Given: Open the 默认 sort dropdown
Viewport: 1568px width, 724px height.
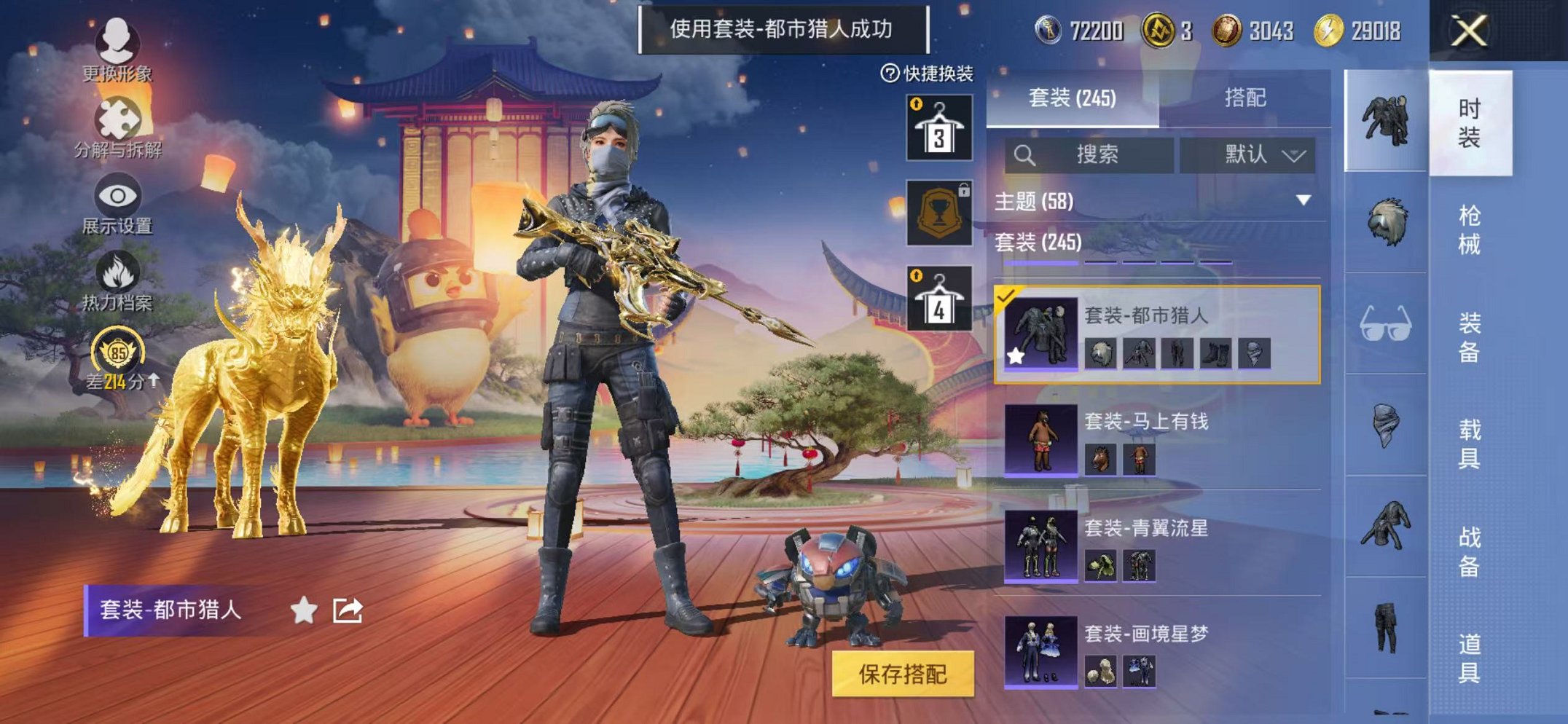Looking at the screenshot, I should 1248,154.
